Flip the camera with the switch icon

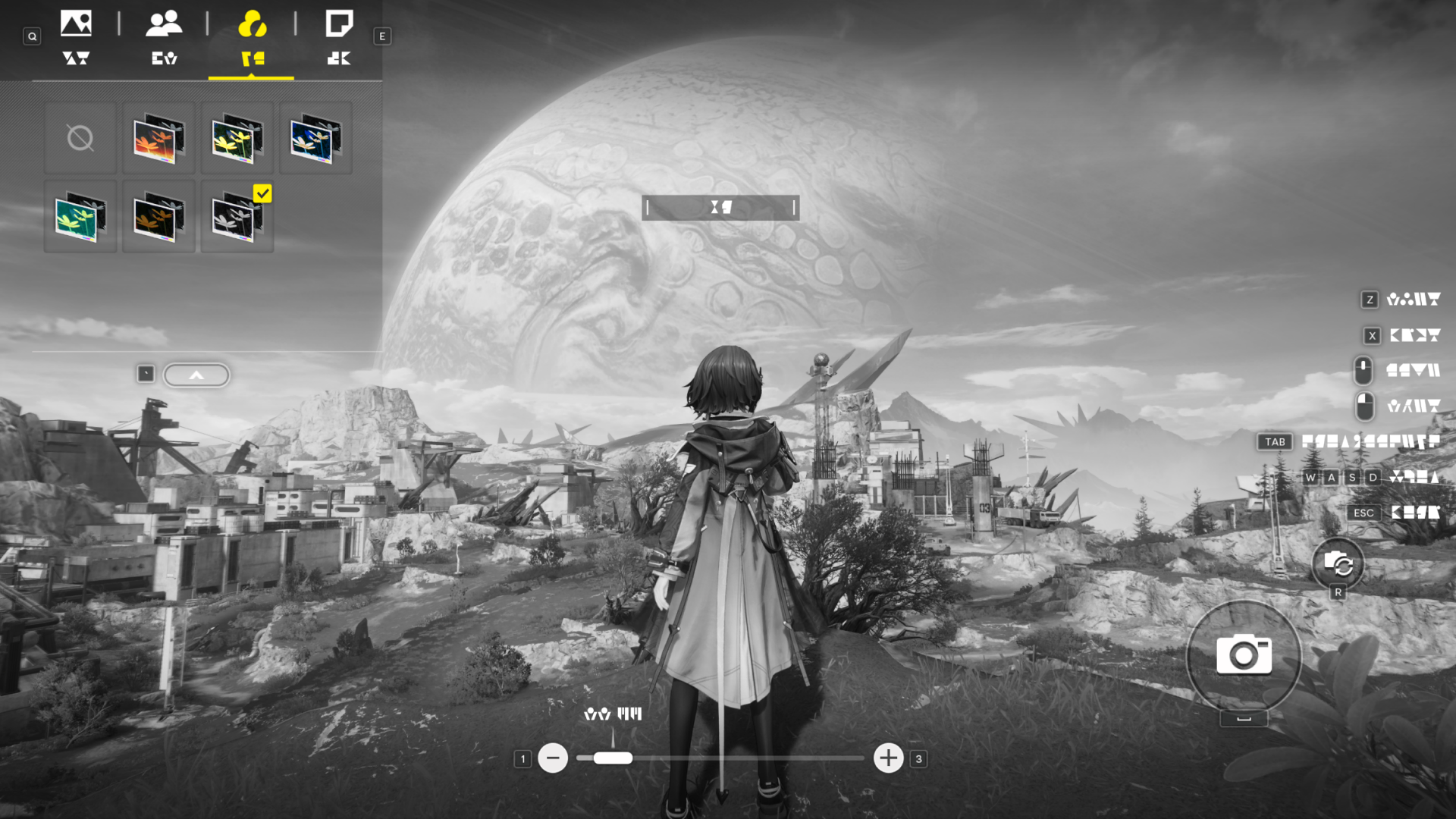1338,564
